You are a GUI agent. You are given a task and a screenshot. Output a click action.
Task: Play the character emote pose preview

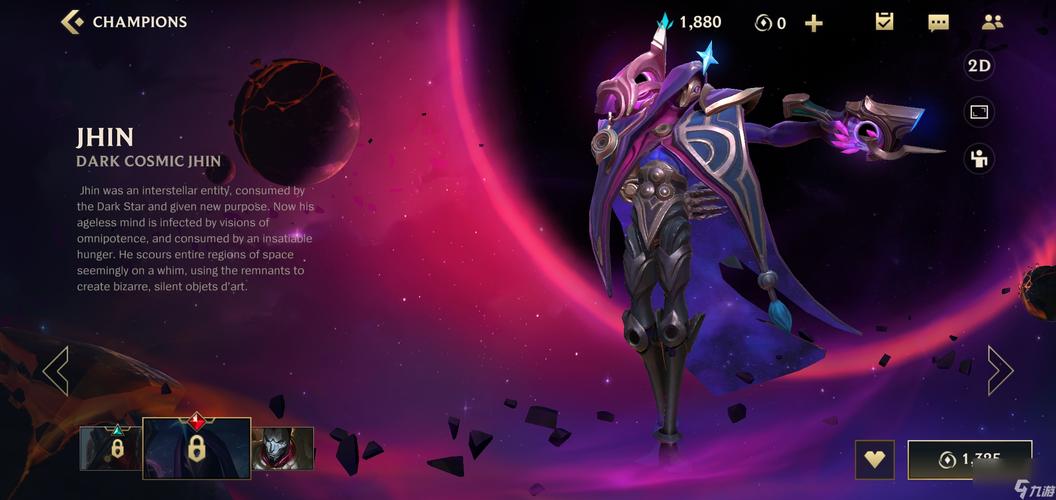pyautogui.click(x=978, y=158)
